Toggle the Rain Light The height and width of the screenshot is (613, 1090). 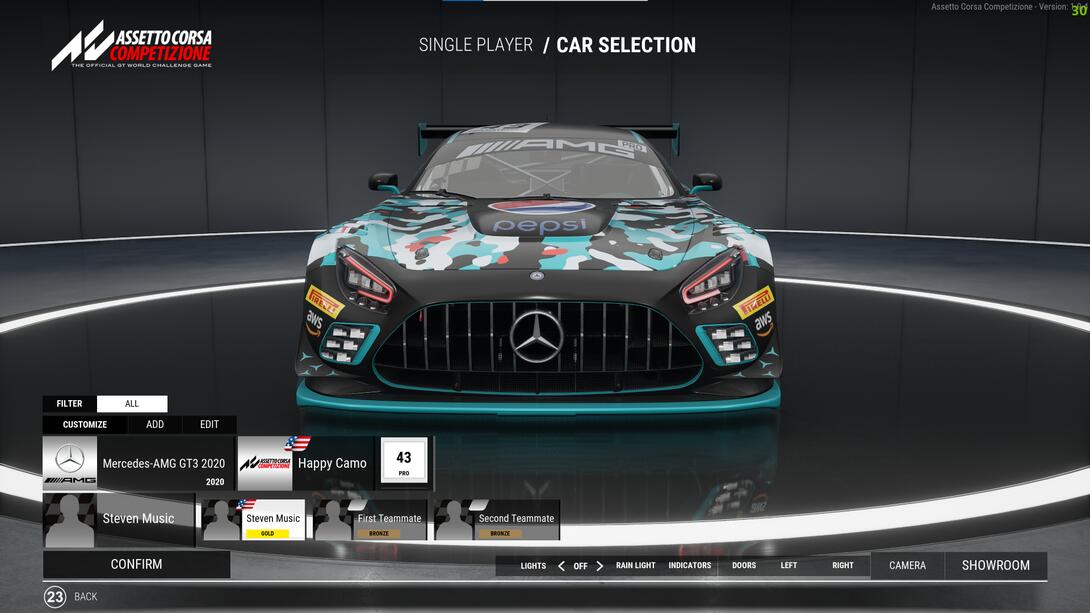pyautogui.click(x=636, y=566)
